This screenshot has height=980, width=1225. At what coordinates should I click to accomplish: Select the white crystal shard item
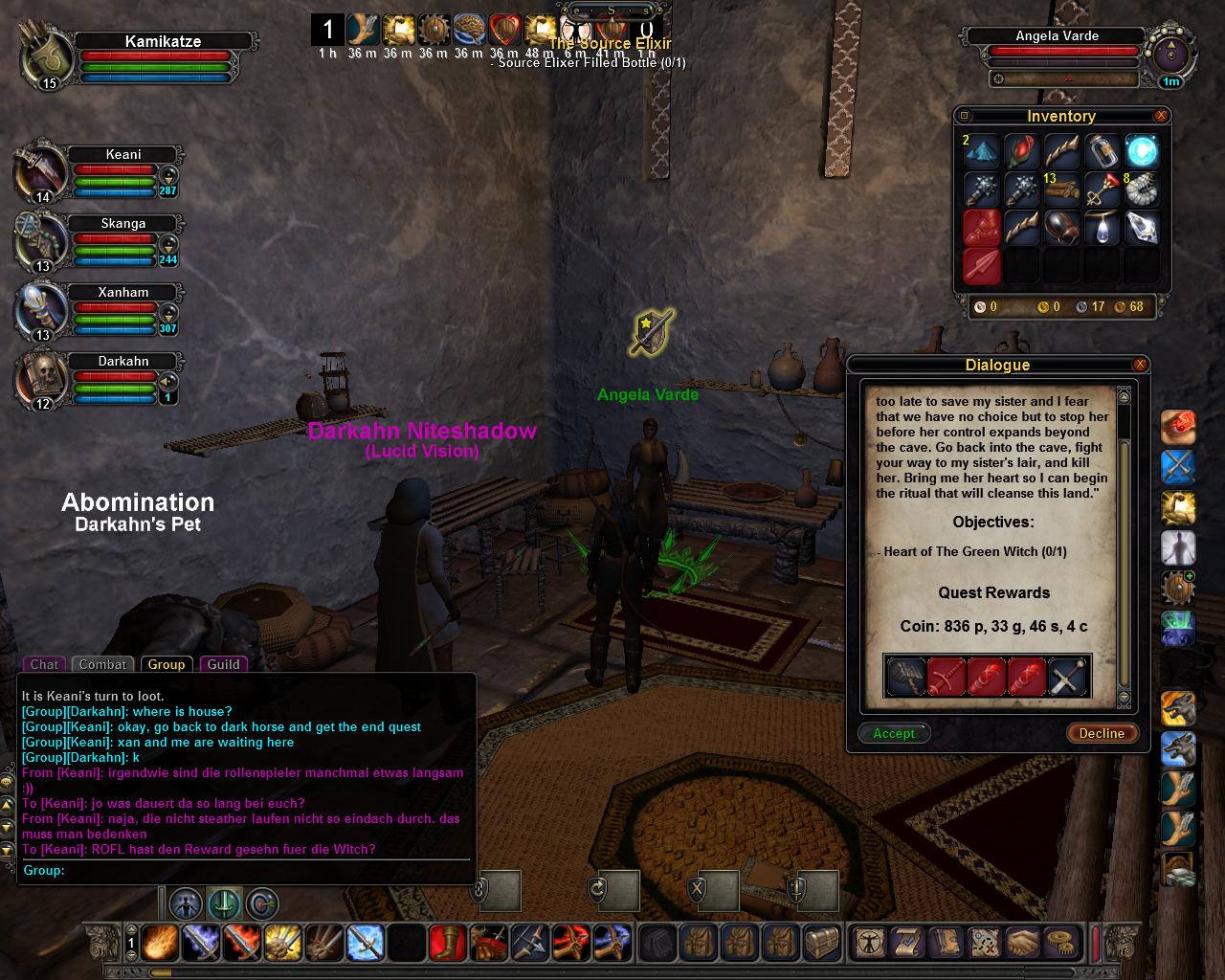(1142, 228)
